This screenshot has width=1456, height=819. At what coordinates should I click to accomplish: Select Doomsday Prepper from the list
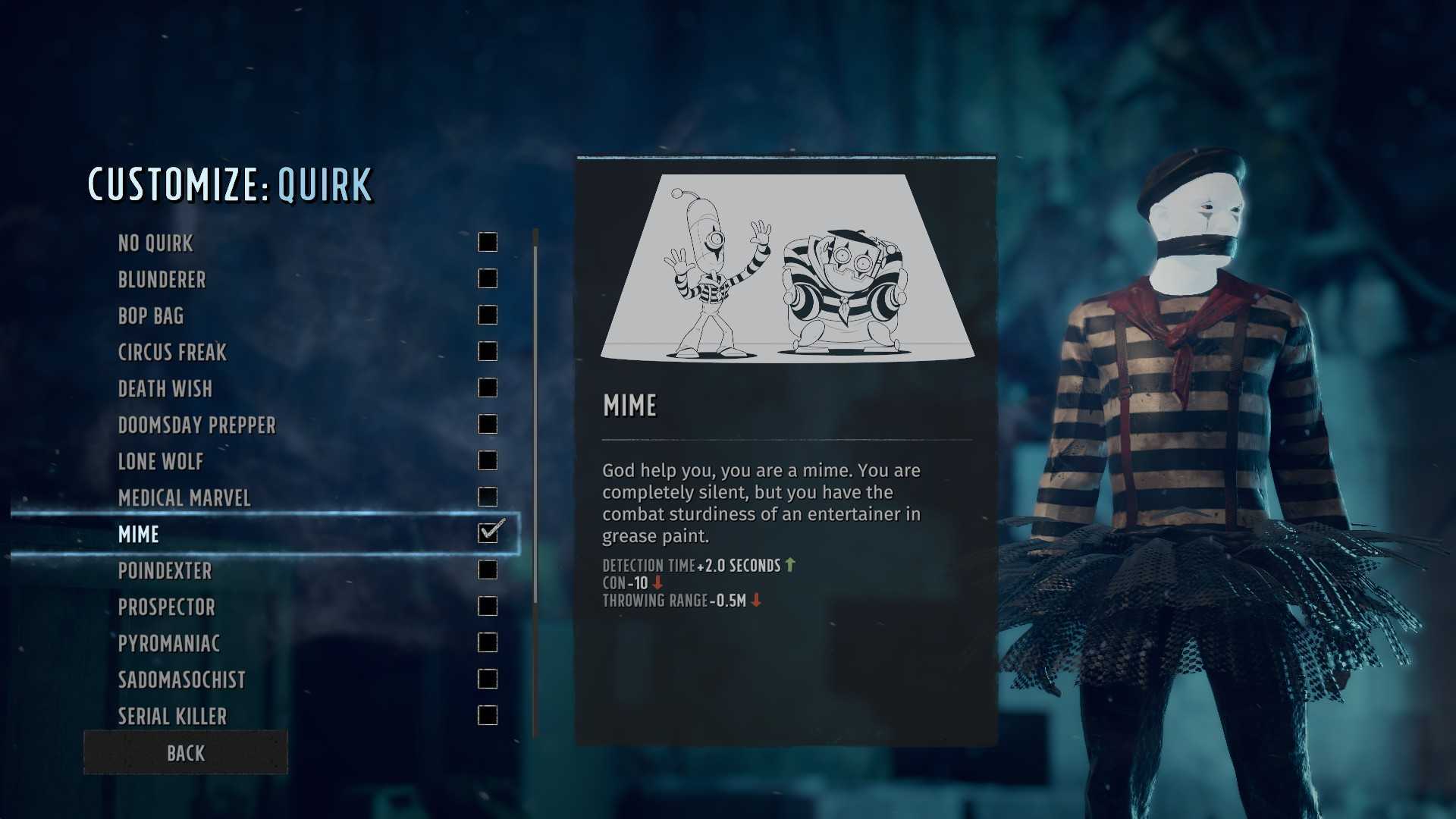pyautogui.click(x=197, y=425)
